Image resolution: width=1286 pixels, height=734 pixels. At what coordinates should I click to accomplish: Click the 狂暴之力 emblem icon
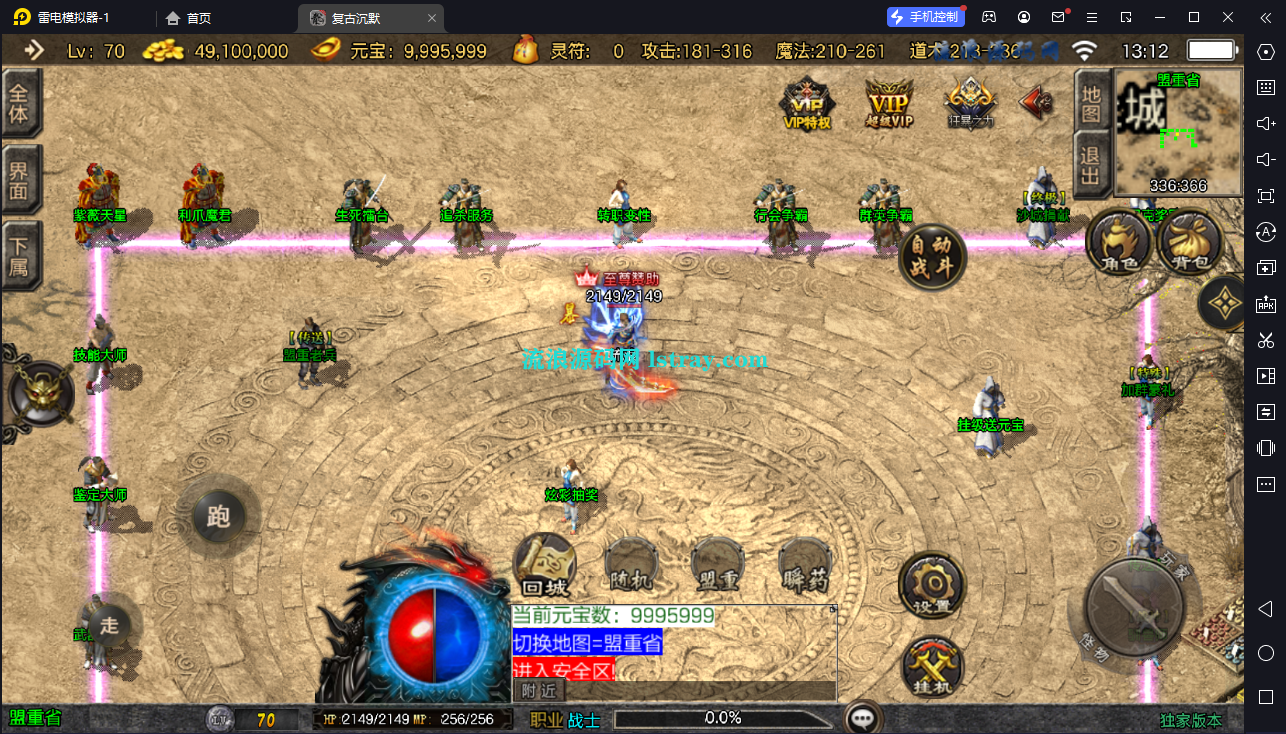point(971,103)
